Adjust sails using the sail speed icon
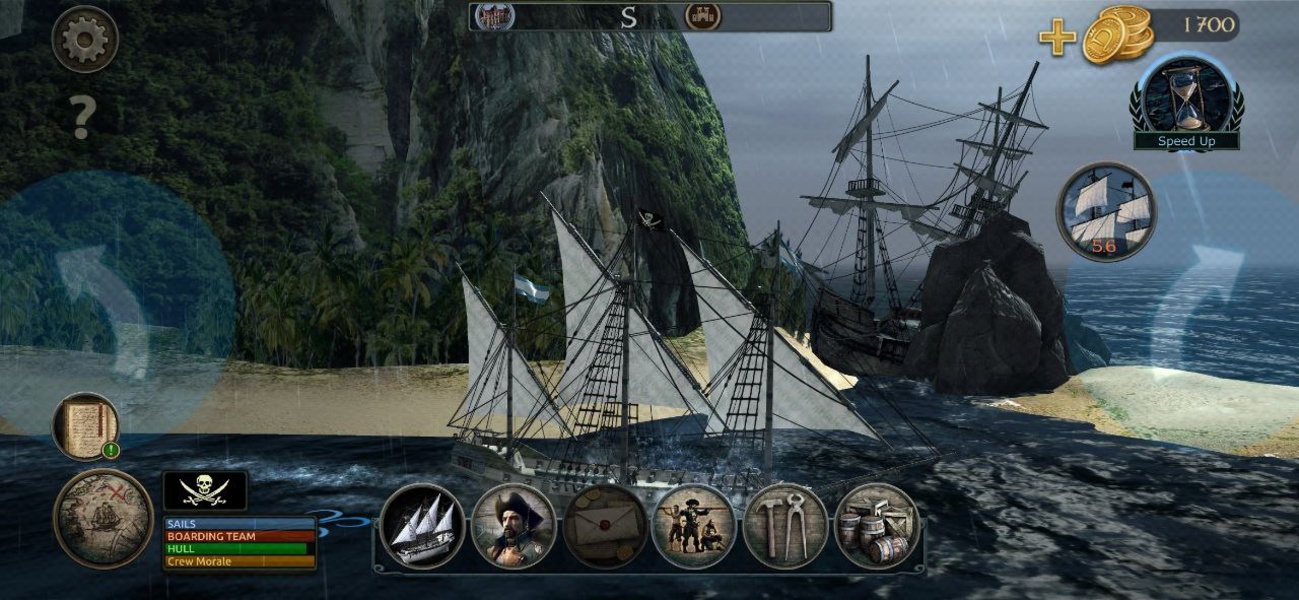This screenshot has width=1299, height=600. (x=1106, y=211)
